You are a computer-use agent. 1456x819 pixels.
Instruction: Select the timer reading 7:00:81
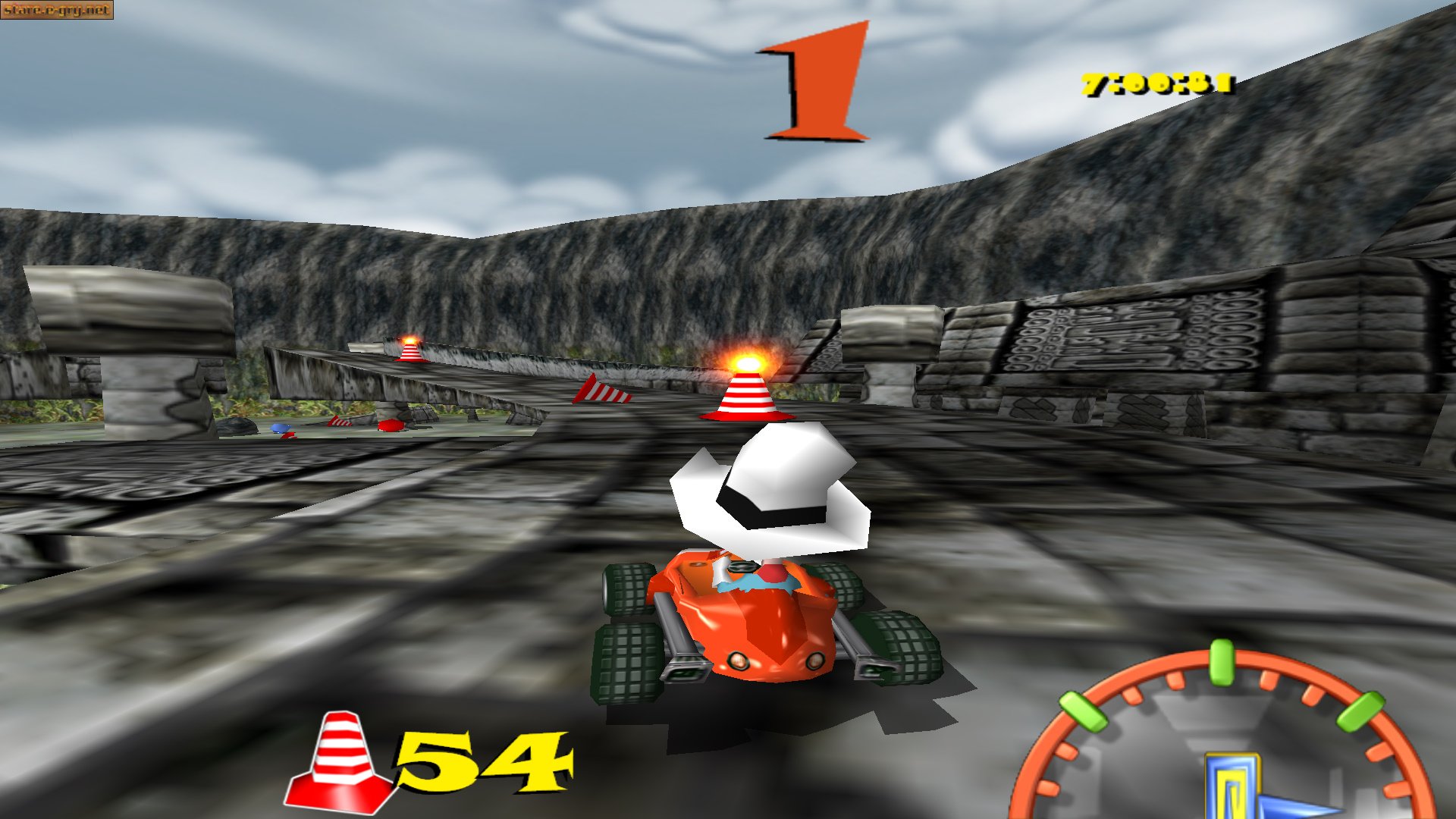coord(1156,83)
